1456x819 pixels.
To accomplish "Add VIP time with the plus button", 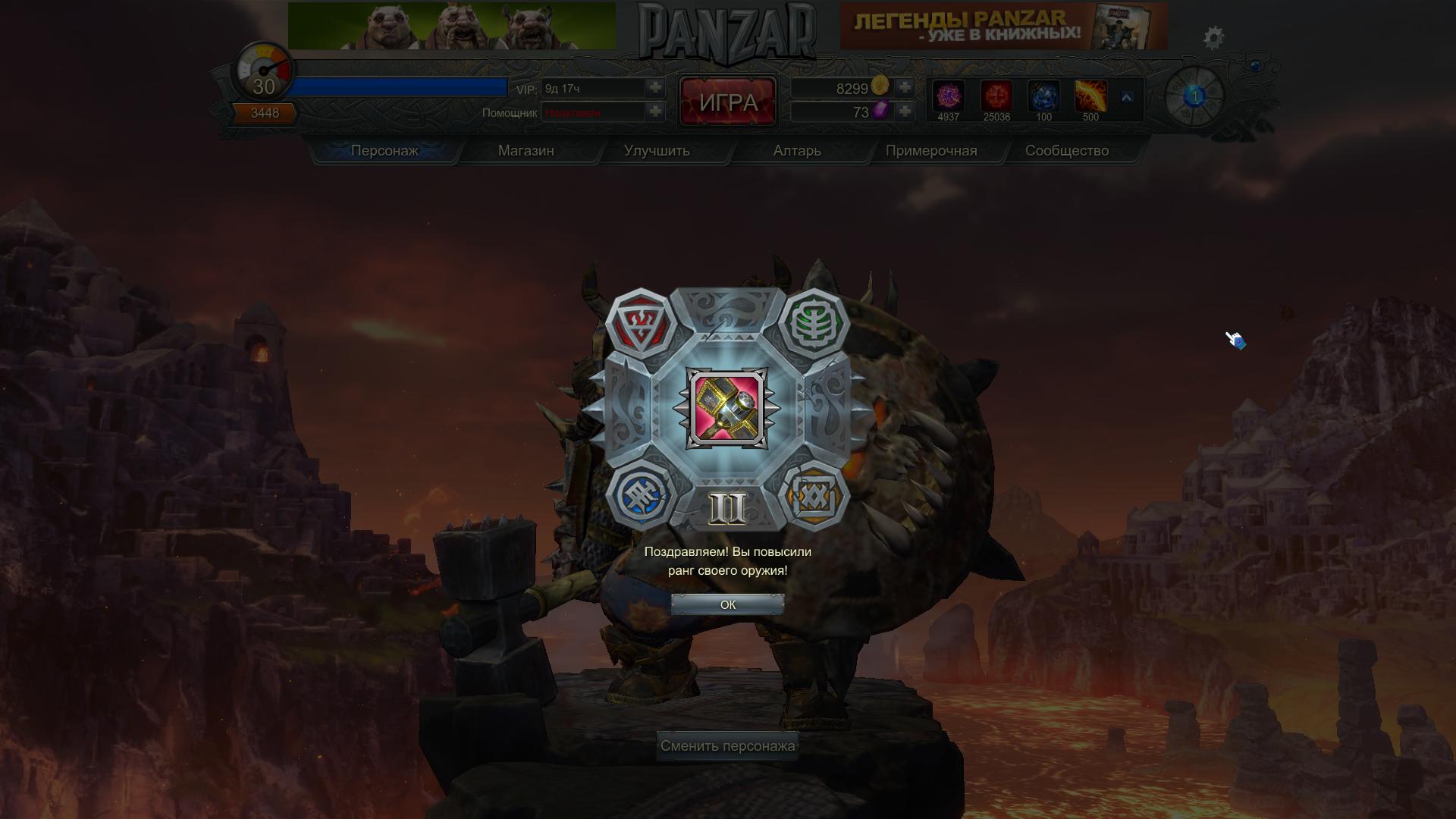I will [x=655, y=88].
